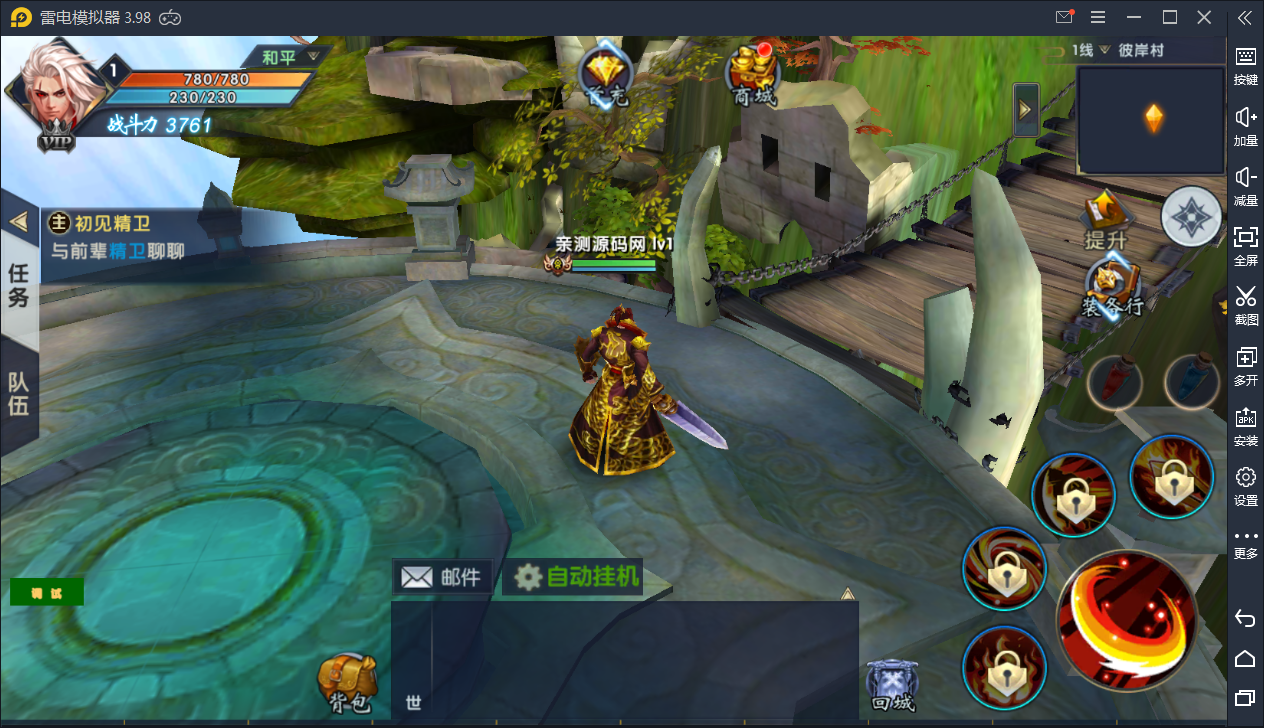Expand the top menu arrow button
The image size is (1264, 728).
click(x=1026, y=110)
